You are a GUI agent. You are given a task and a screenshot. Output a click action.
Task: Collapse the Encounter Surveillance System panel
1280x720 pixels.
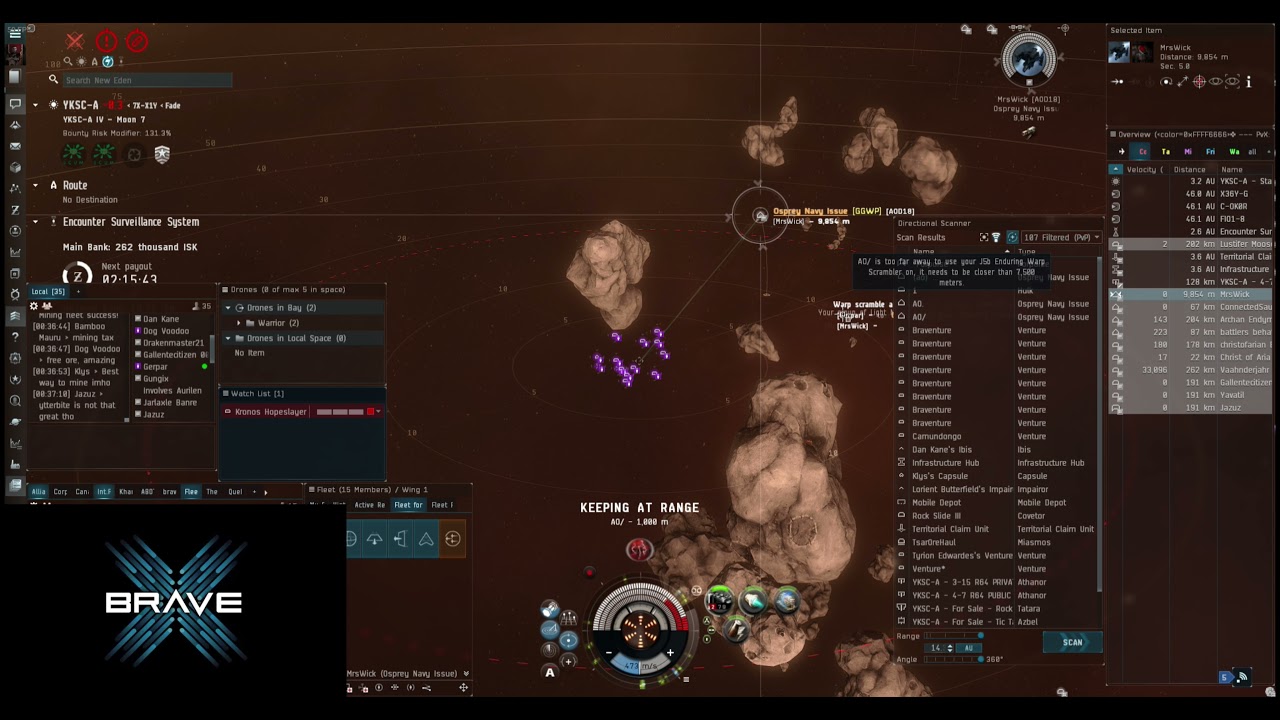(x=36, y=222)
